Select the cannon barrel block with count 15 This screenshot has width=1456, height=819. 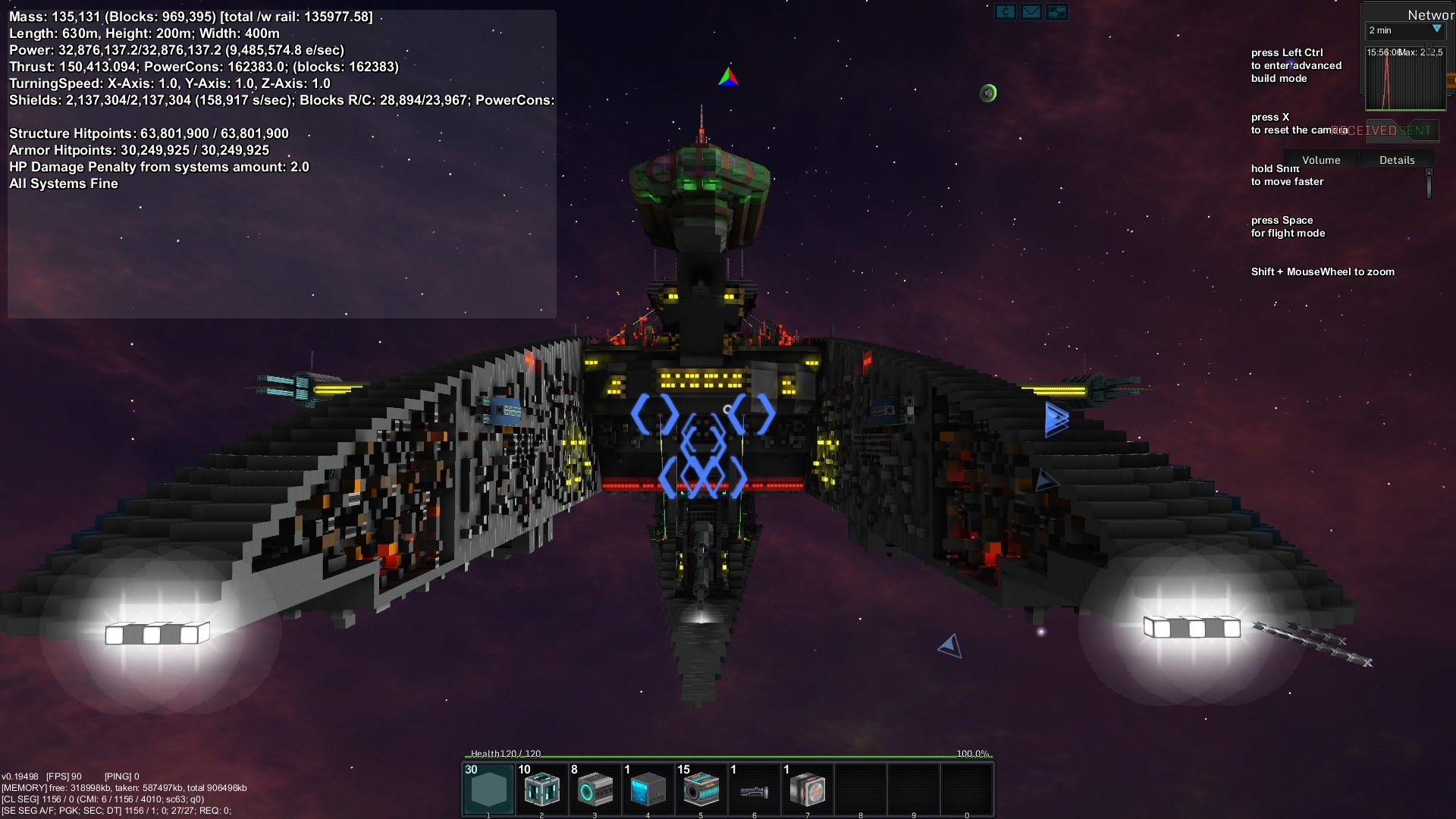(701, 789)
